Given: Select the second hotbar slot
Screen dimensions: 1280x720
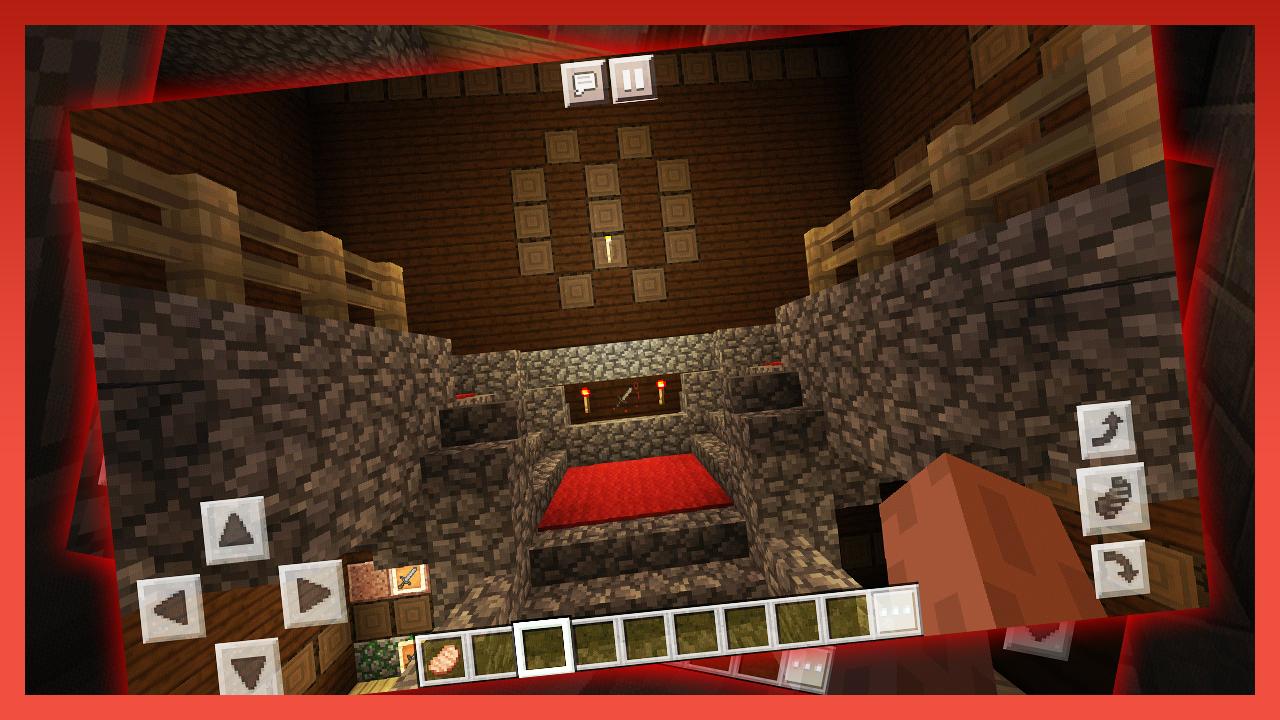Looking at the screenshot, I should click(490, 653).
